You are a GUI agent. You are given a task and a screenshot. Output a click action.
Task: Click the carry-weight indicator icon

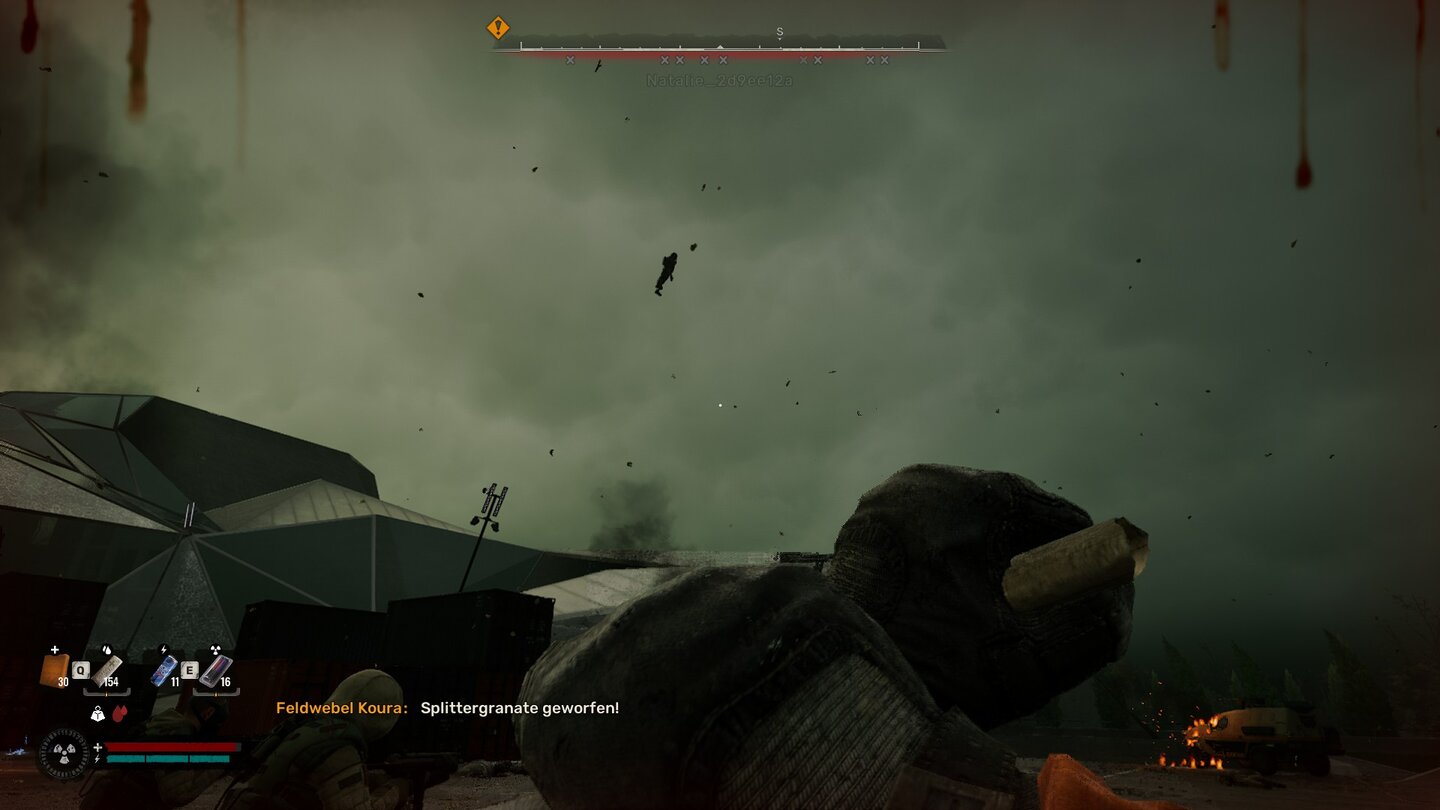click(98, 714)
